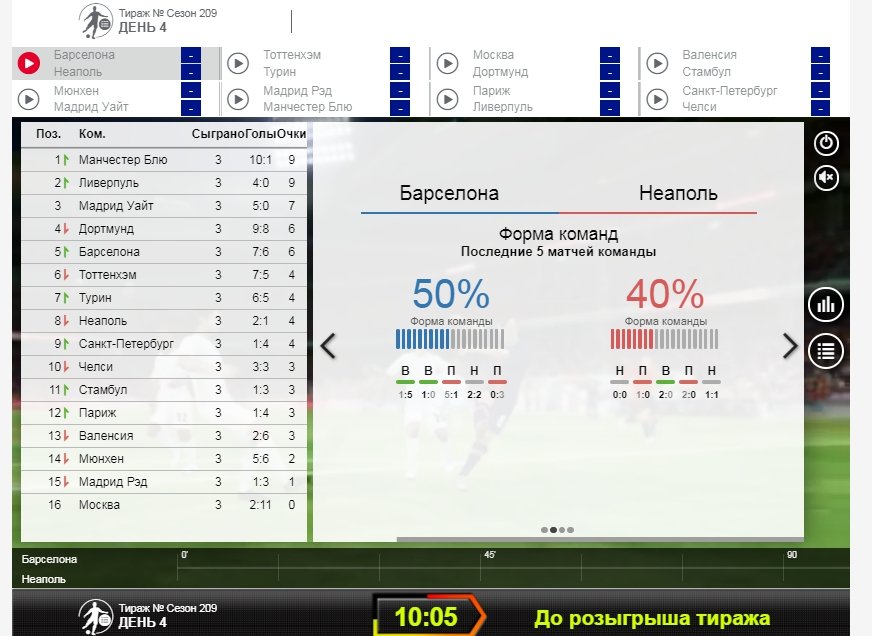Select the active Барселона vs Неаполь match
The width and height of the screenshot is (872, 636).
(29, 64)
